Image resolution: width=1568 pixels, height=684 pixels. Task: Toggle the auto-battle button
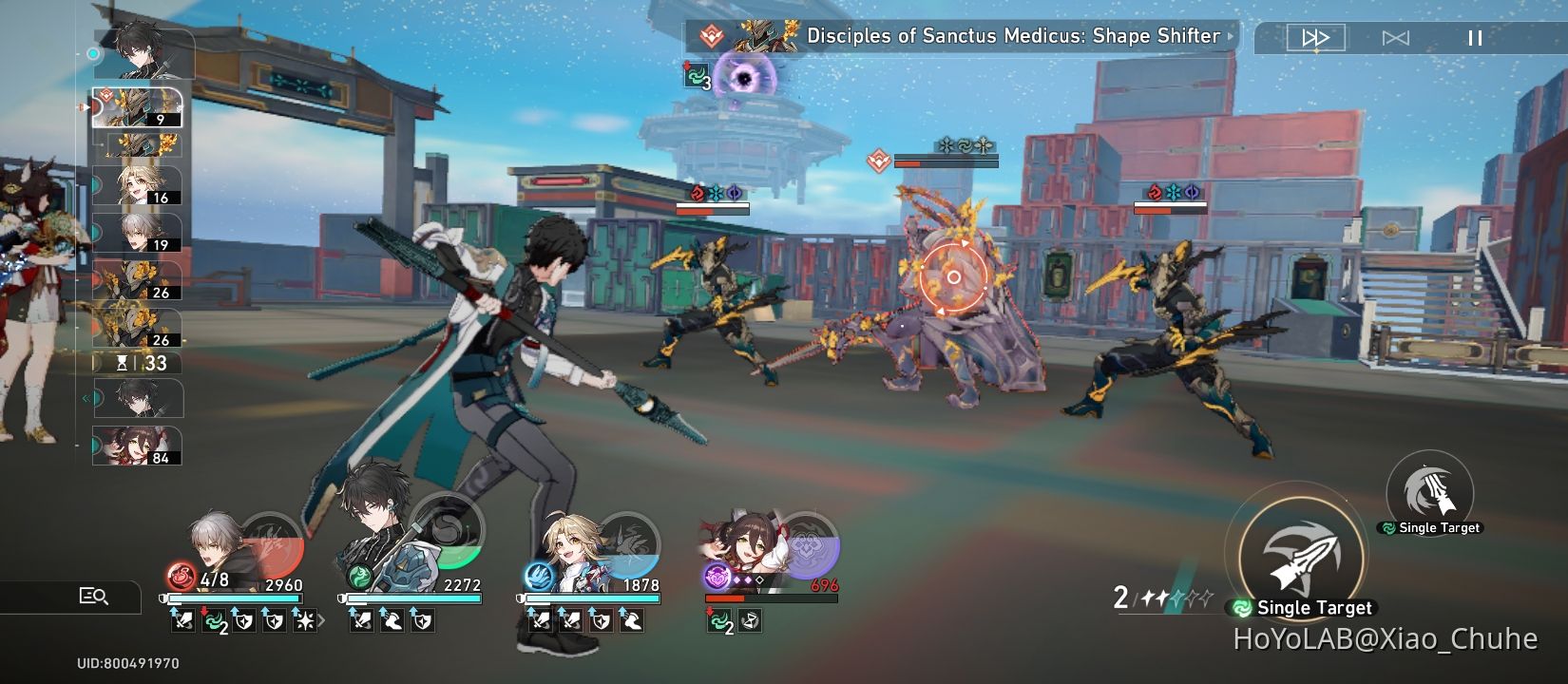(x=1395, y=38)
